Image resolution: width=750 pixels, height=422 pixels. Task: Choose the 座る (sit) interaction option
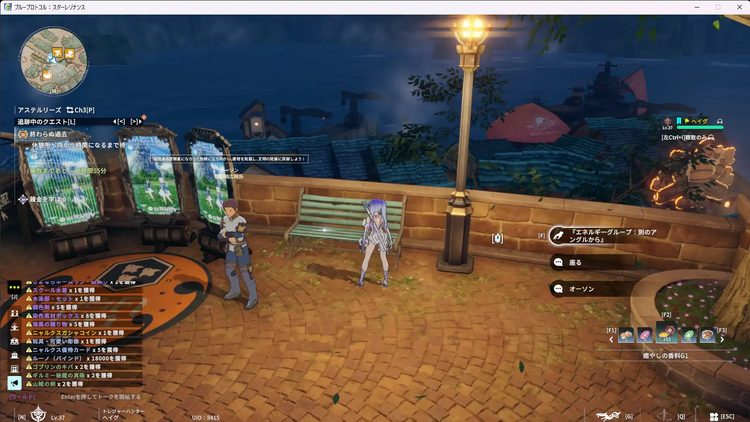click(577, 263)
